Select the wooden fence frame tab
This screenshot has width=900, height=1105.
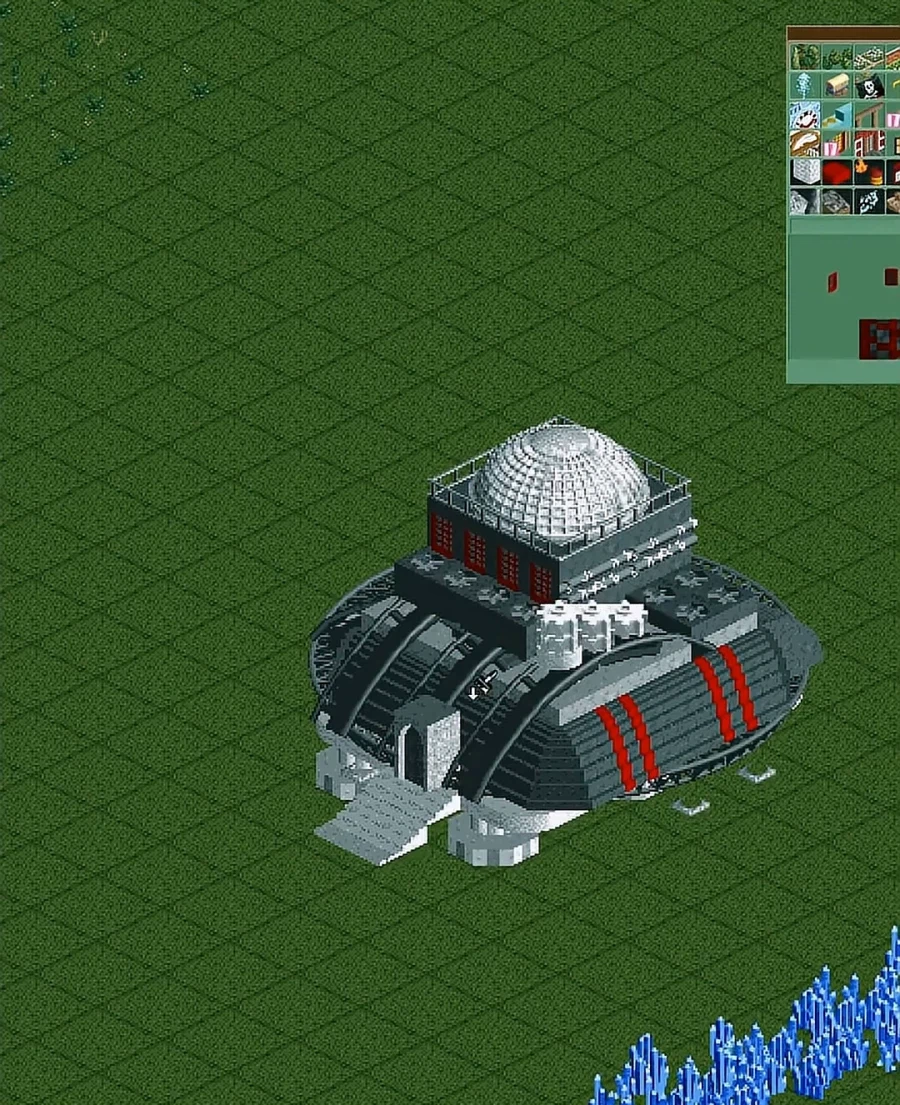coord(869,114)
